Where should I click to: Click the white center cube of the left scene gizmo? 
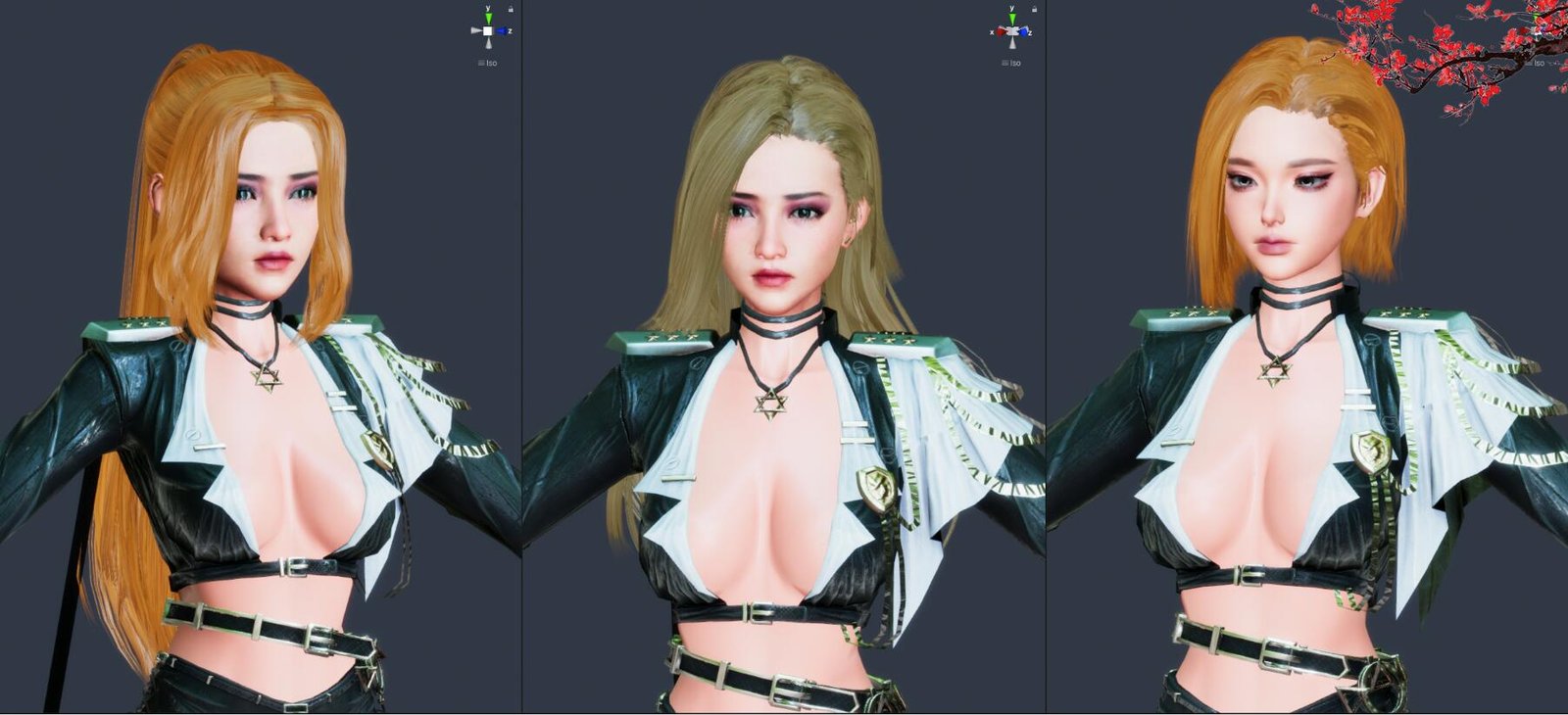pyautogui.click(x=488, y=30)
